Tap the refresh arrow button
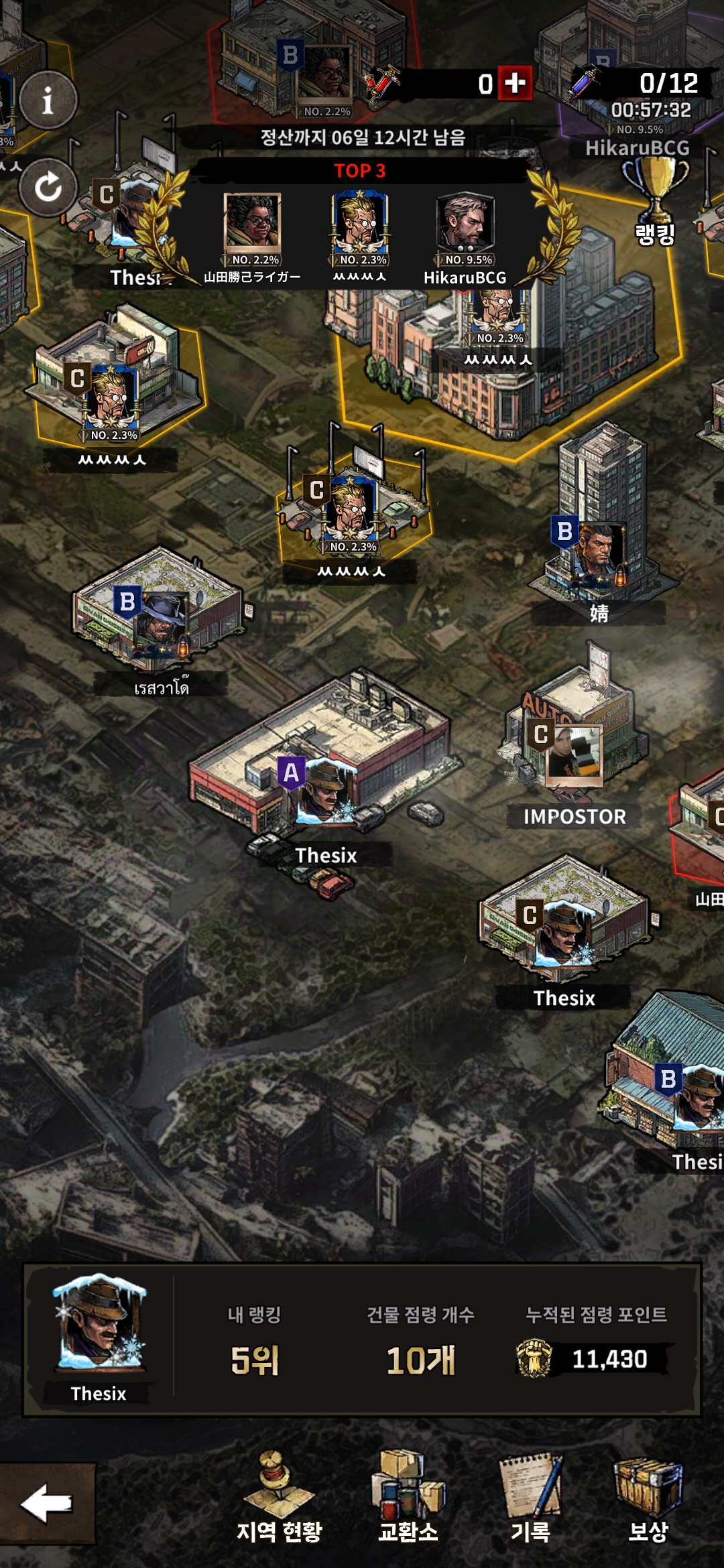Viewport: 724px width, 1568px height. pos(48,187)
